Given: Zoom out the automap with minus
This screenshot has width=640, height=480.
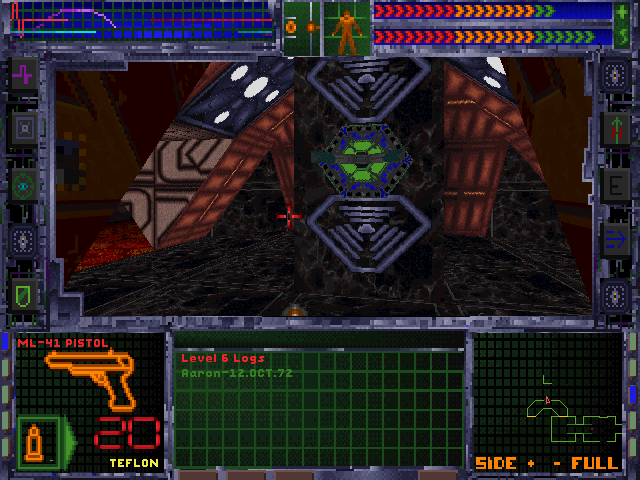Looking at the screenshot, I should click(556, 463).
